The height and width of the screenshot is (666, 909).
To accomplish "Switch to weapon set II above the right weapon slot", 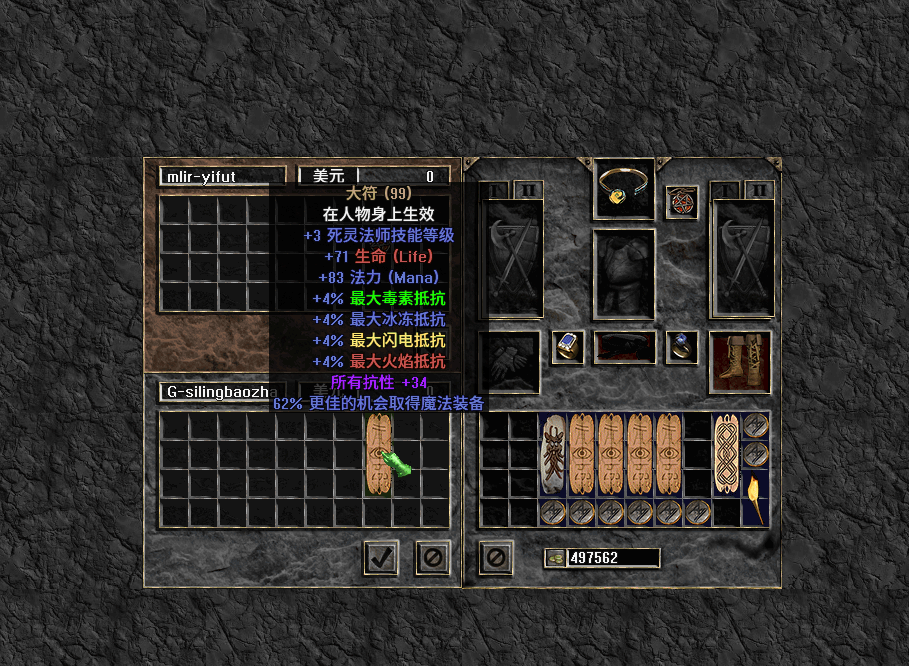I will click(759, 190).
